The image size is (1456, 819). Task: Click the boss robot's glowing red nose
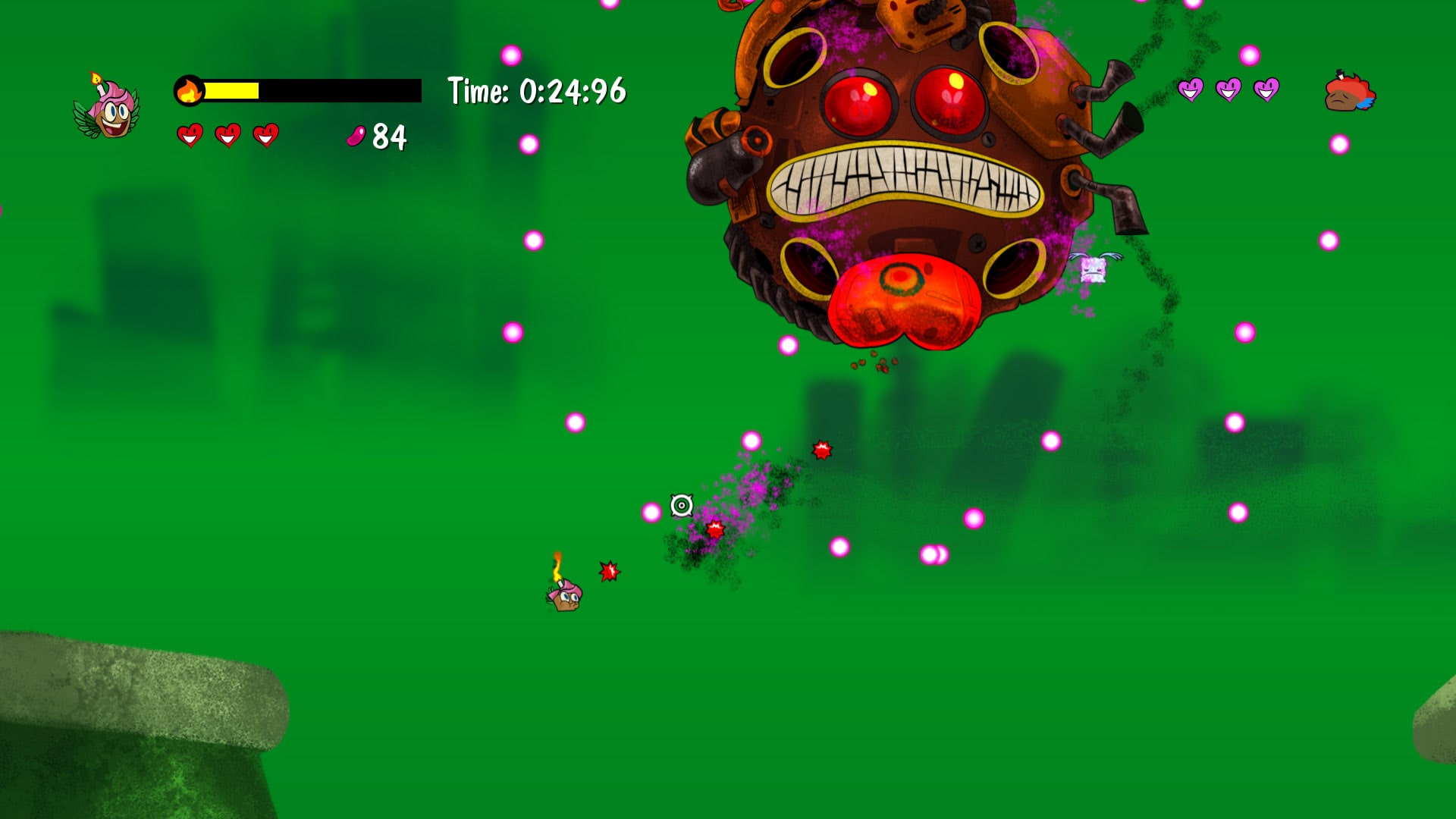pyautogui.click(x=902, y=301)
